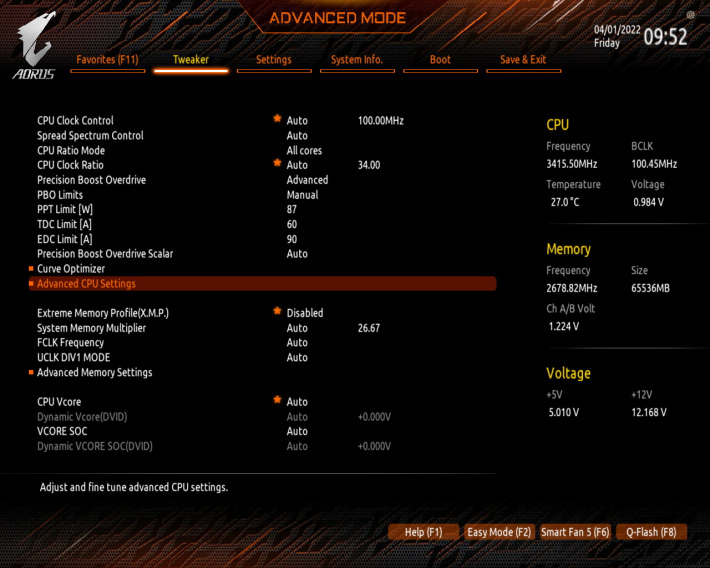Choose the Extreme Memory Profile(X.M.P.) option

pyautogui.click(x=103, y=313)
